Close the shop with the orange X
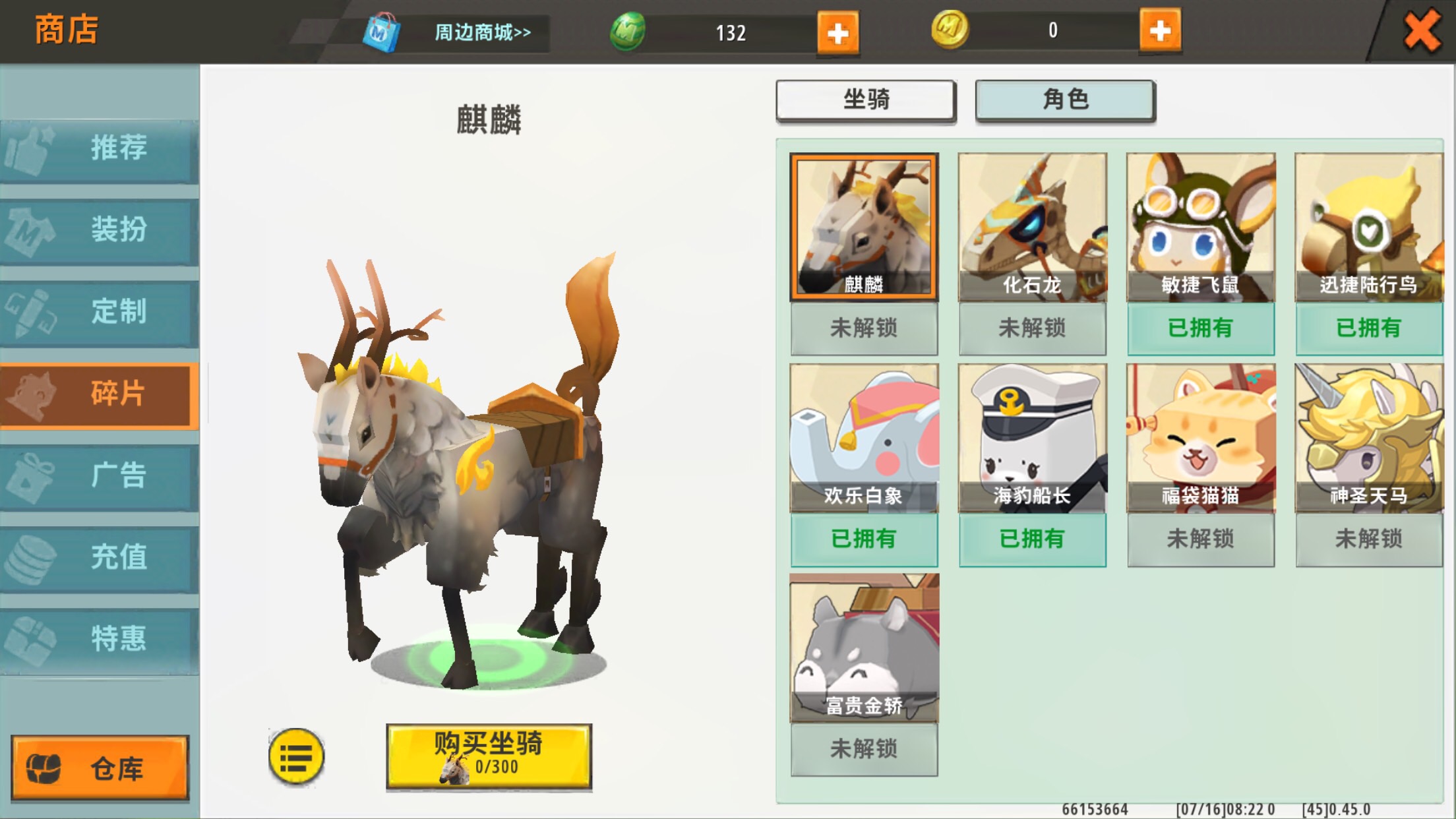The height and width of the screenshot is (819, 1456). [x=1421, y=31]
